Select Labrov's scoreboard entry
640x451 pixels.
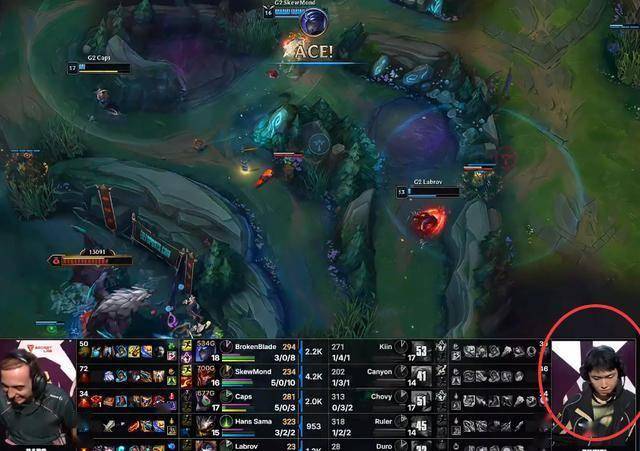pos(248,445)
